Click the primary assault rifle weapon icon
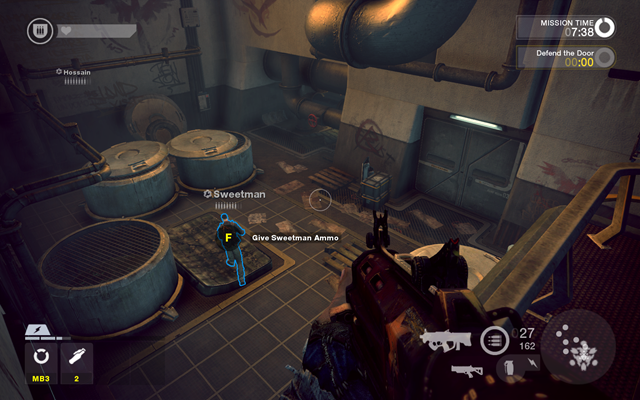 click(x=446, y=341)
